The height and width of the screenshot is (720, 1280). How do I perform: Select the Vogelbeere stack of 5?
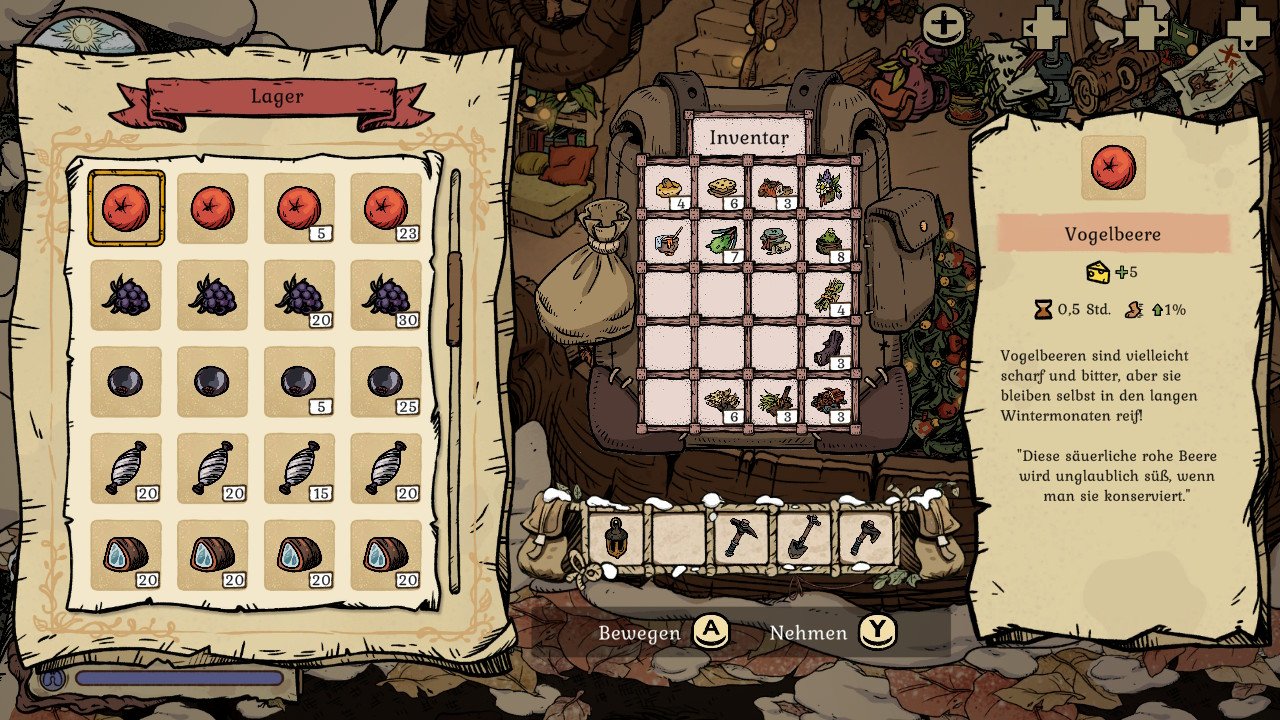(x=299, y=208)
